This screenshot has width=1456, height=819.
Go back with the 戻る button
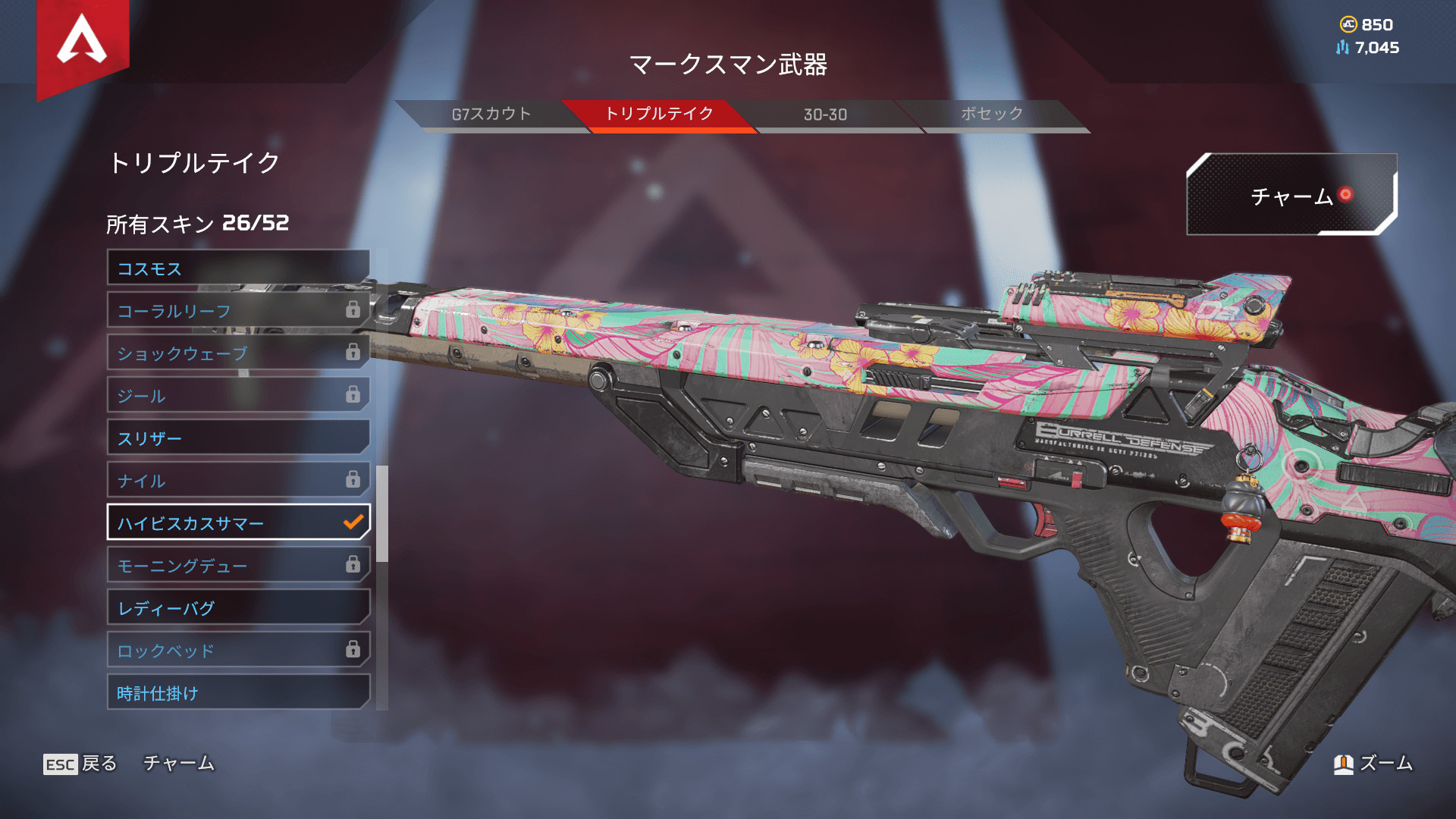tap(80, 764)
